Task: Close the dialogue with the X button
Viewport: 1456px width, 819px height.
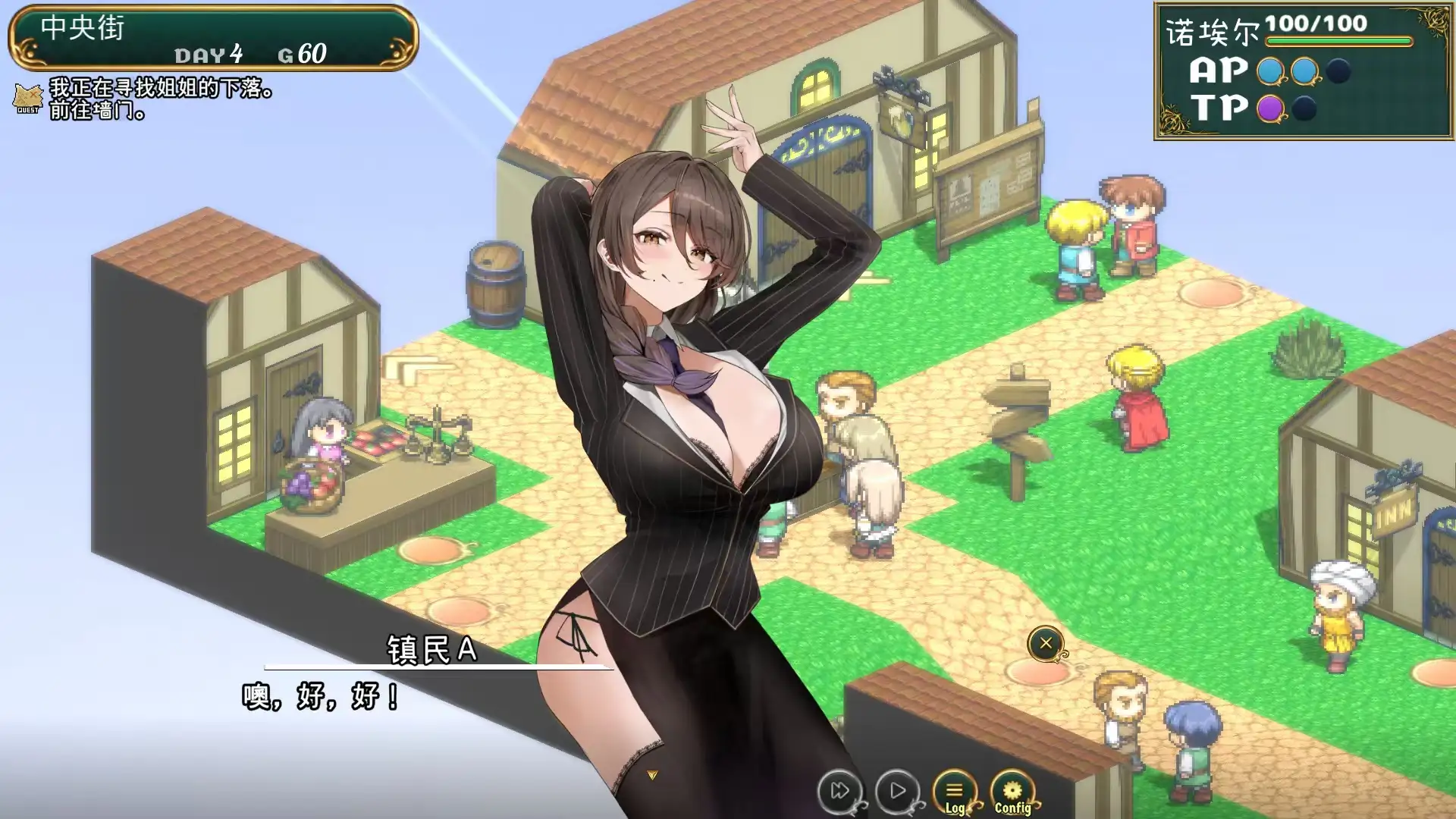Action: tap(1046, 644)
